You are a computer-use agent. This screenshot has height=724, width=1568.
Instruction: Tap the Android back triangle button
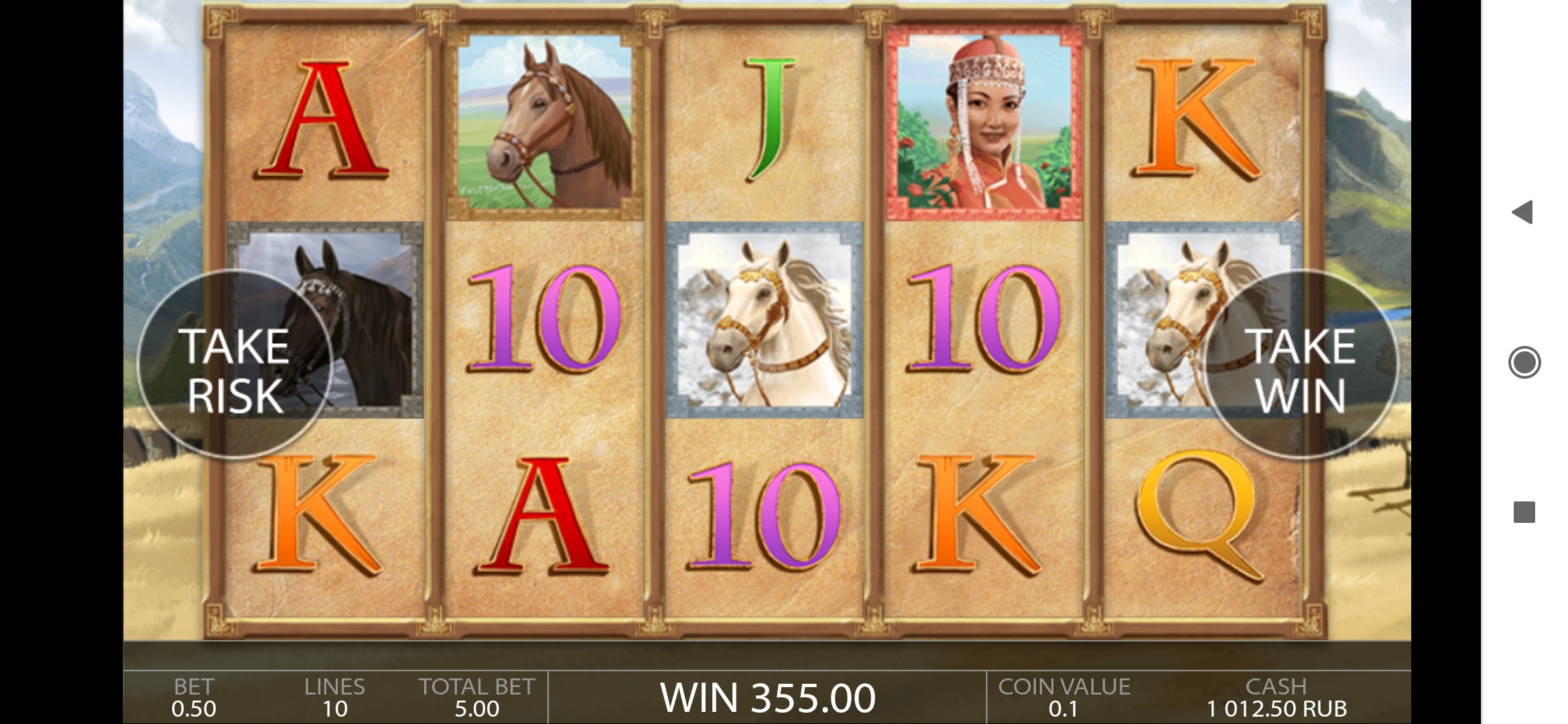1523,213
